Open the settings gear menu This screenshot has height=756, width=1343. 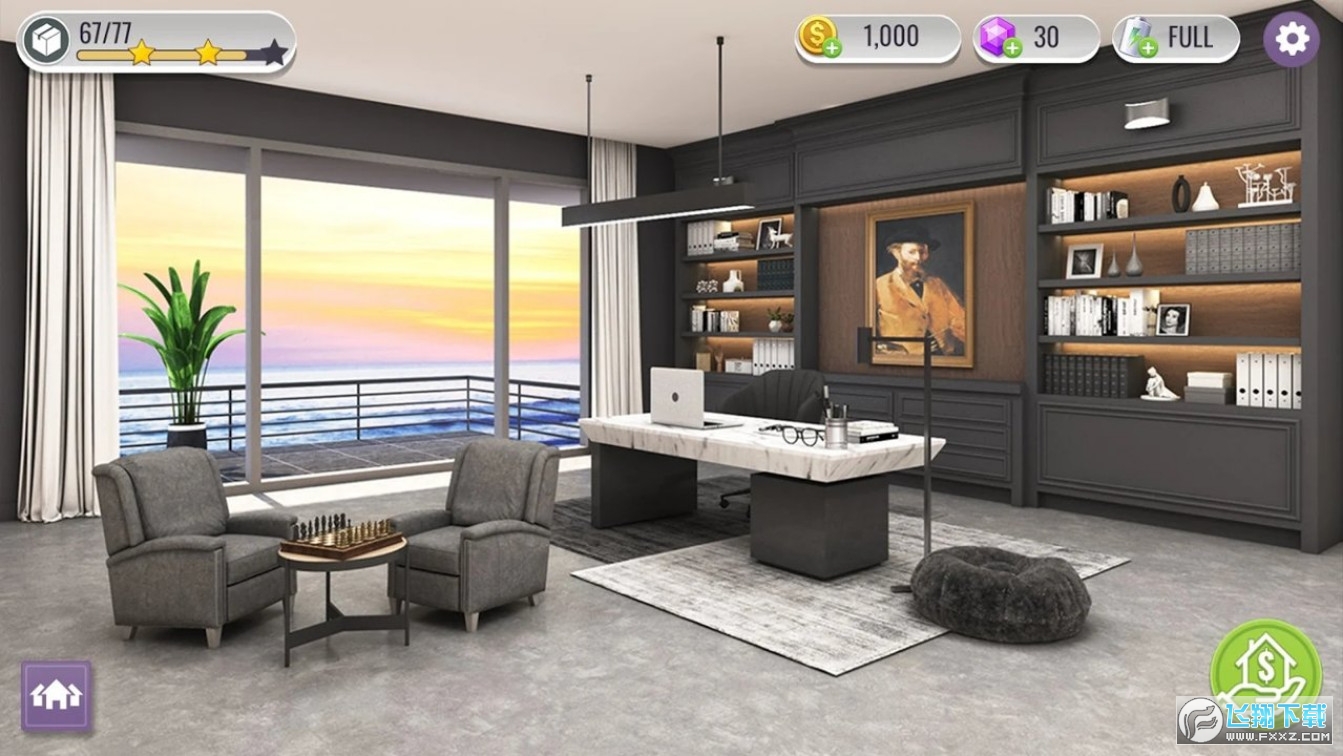(x=1291, y=38)
